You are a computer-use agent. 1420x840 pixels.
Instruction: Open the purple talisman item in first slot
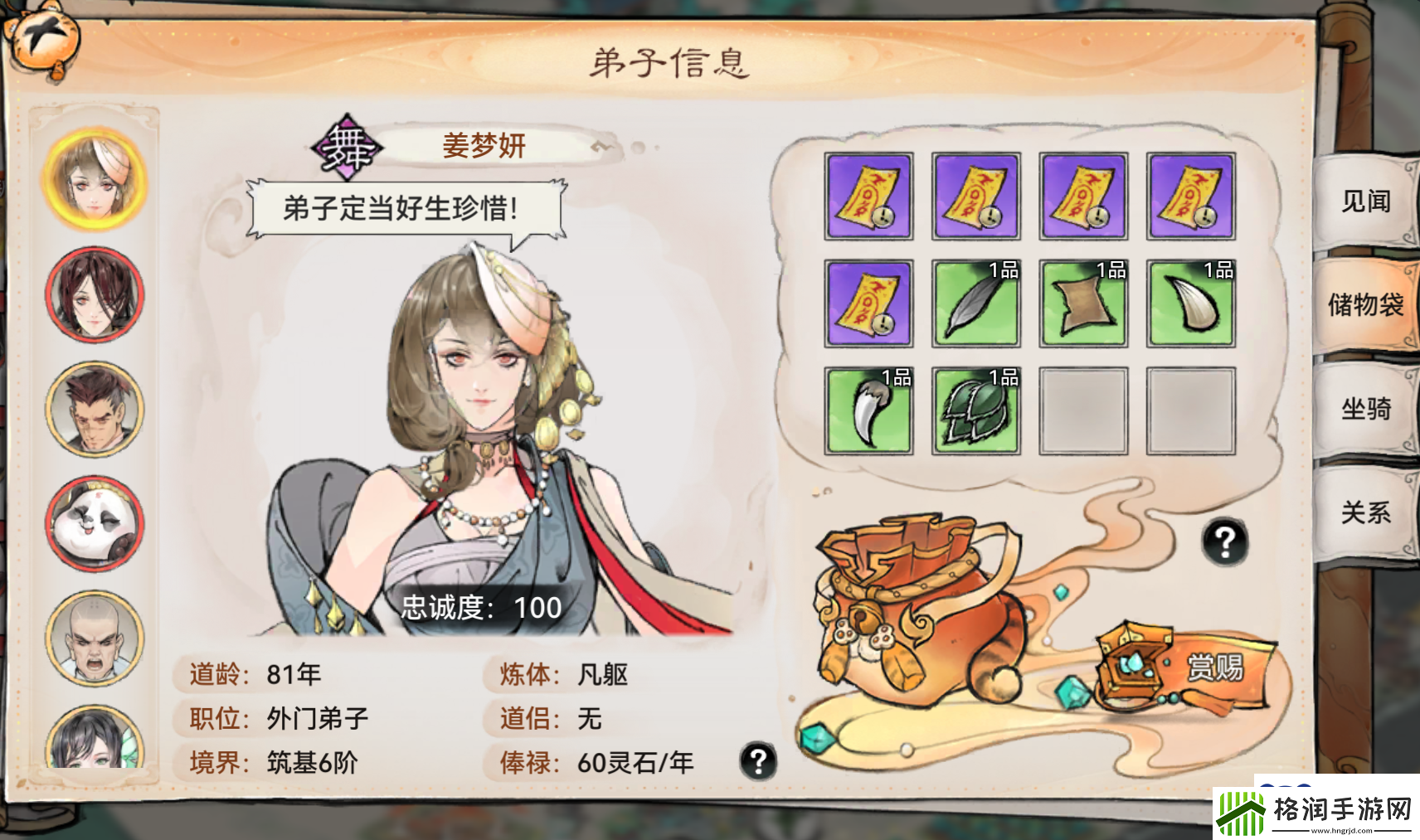click(x=868, y=196)
